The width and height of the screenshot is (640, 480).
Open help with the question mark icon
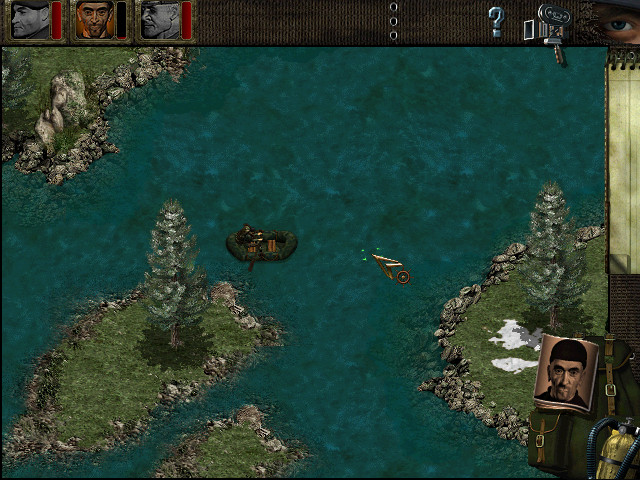pyautogui.click(x=496, y=19)
